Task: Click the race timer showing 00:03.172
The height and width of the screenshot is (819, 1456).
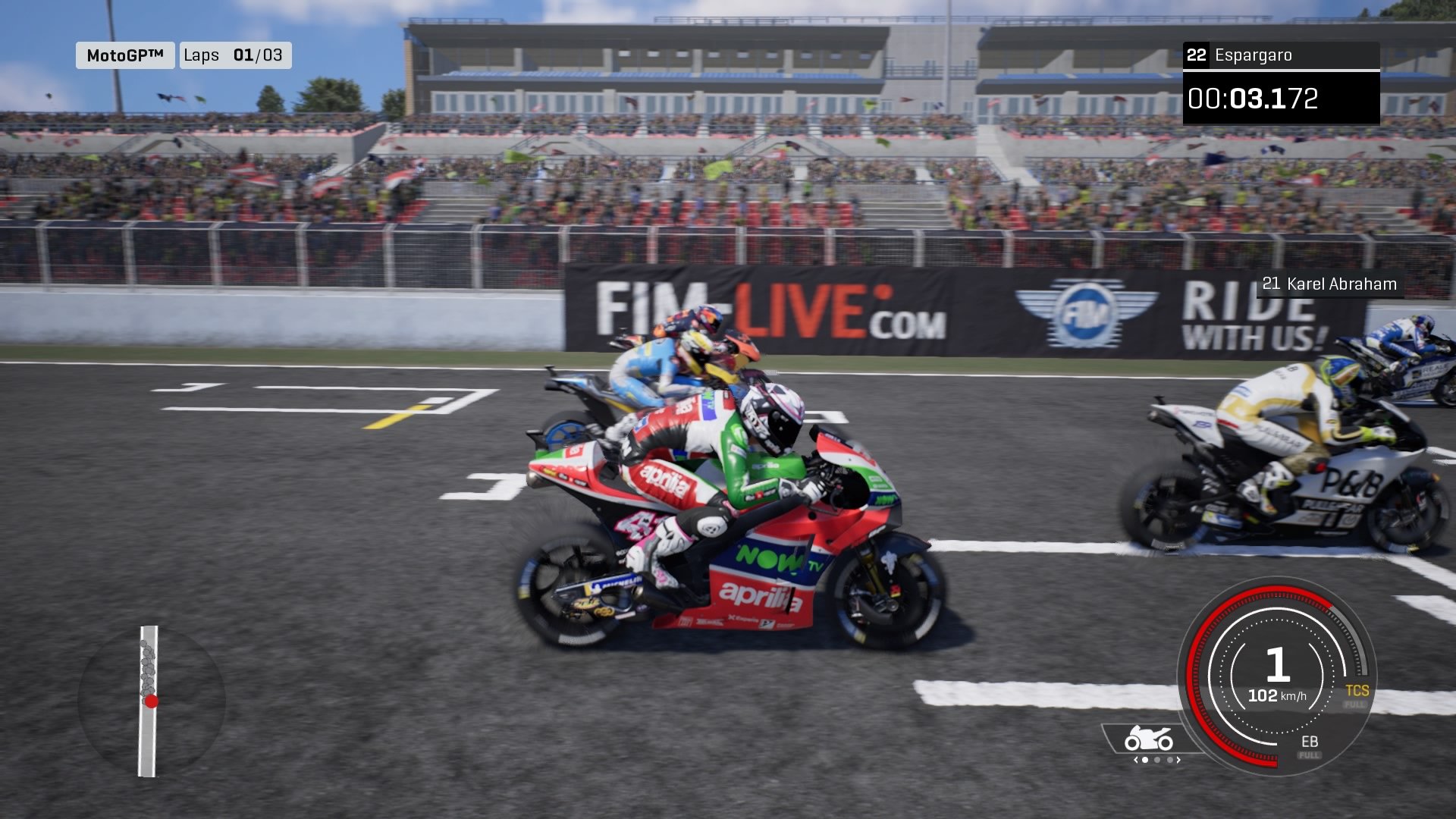Action: point(1255,97)
